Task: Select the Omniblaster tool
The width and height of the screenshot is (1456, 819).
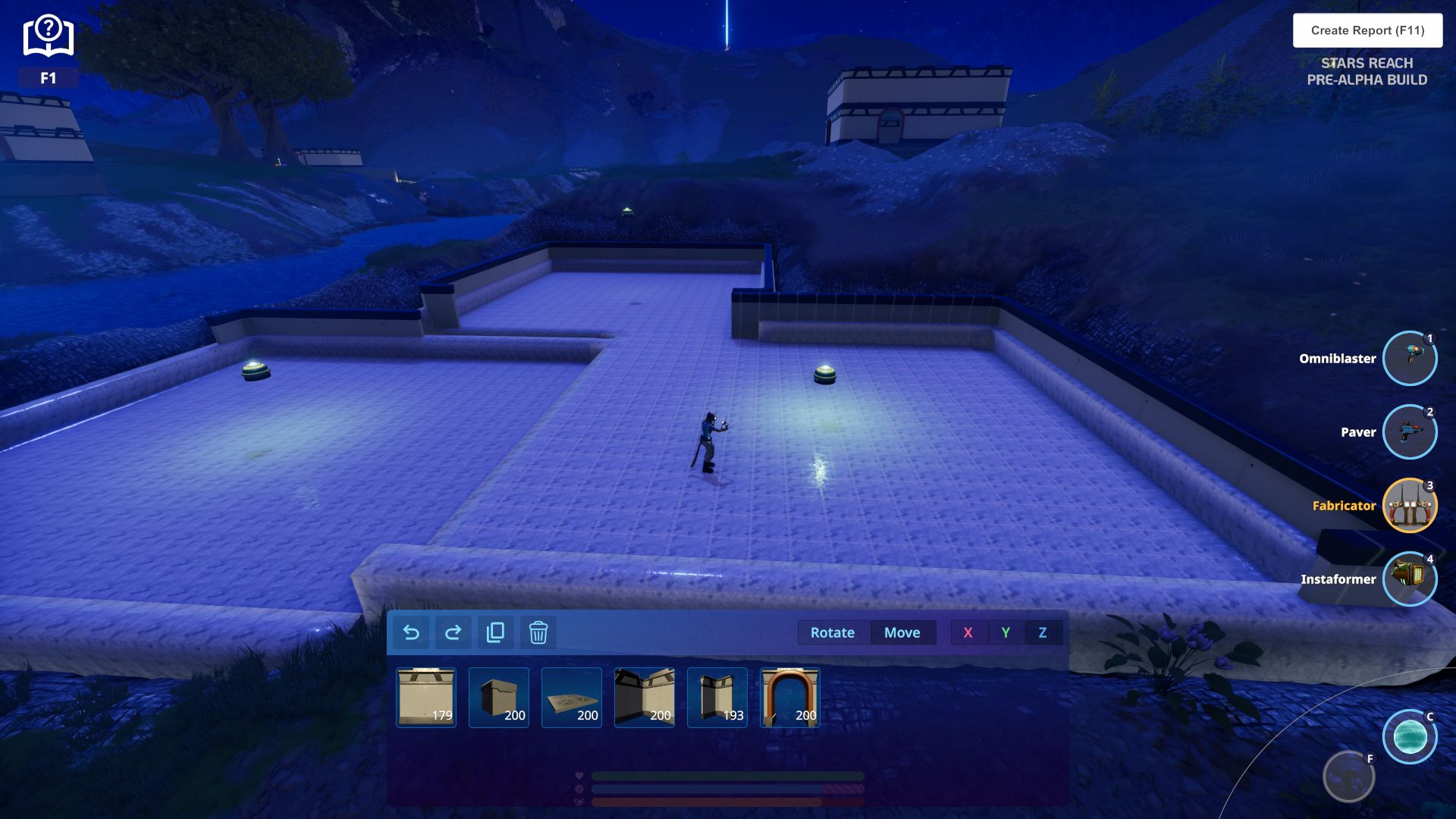Action: (x=1409, y=358)
